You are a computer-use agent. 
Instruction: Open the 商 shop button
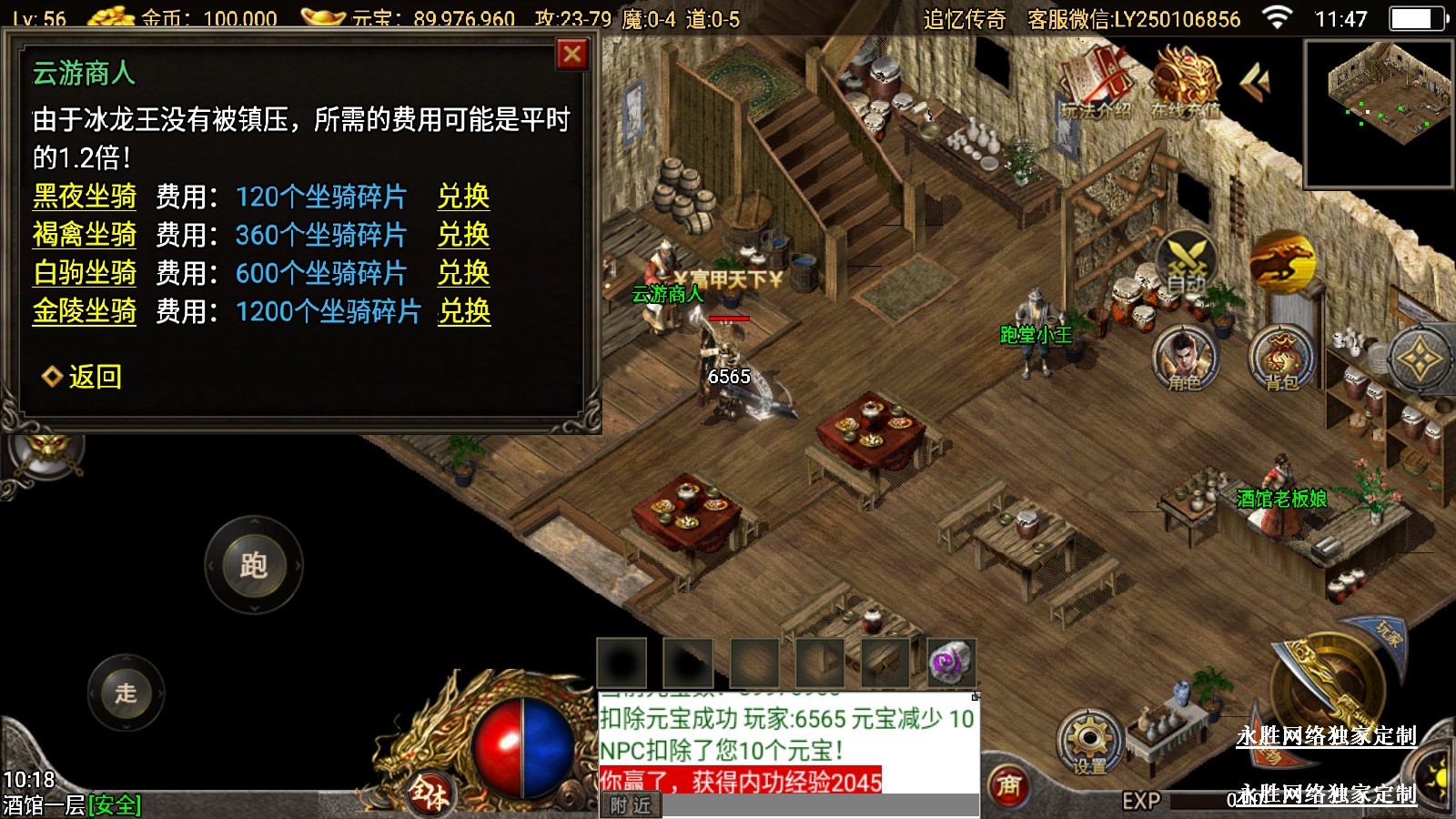click(x=1008, y=784)
